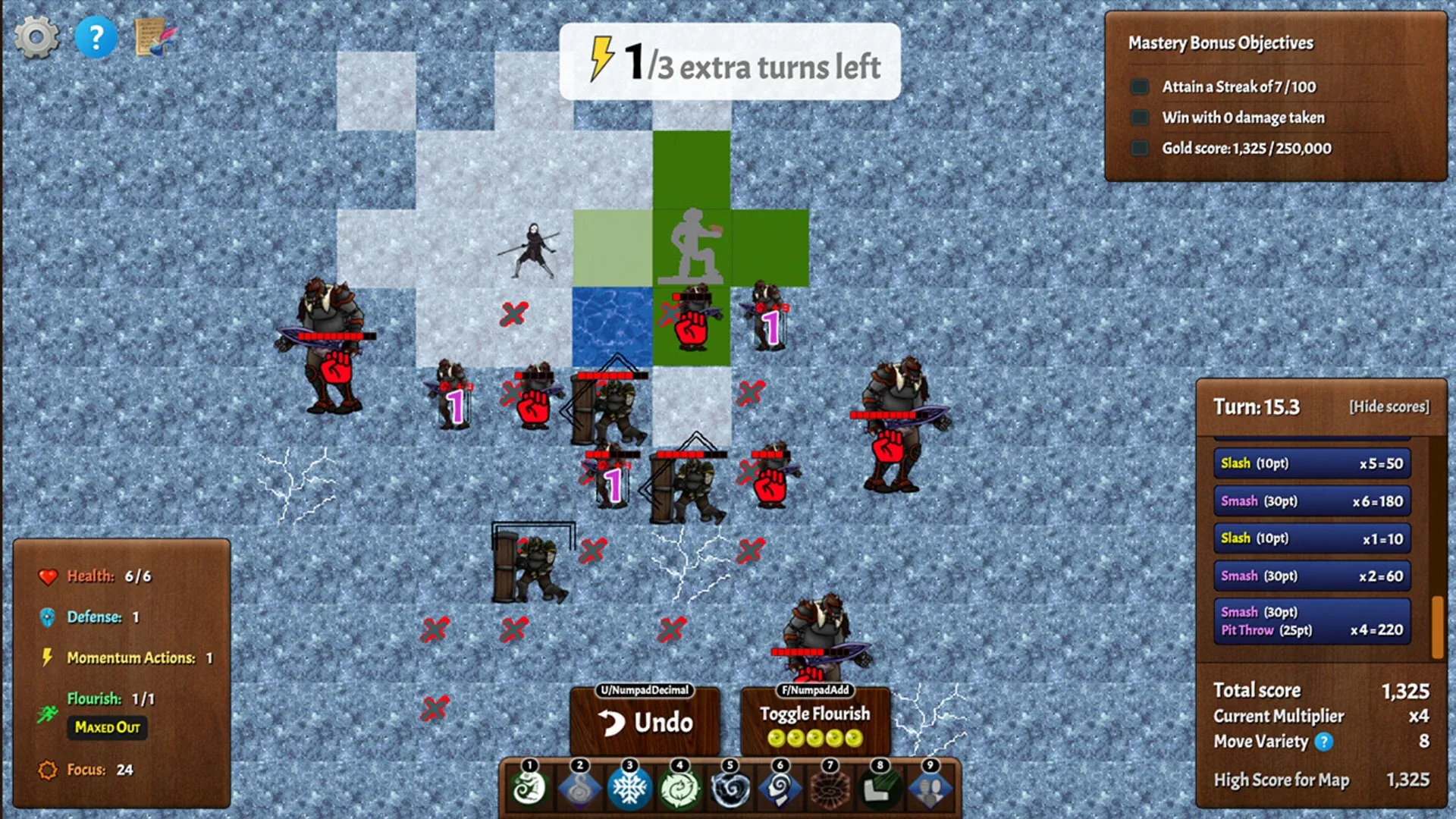Select ability 8, the kick skill
The image size is (1456, 819).
880,789
